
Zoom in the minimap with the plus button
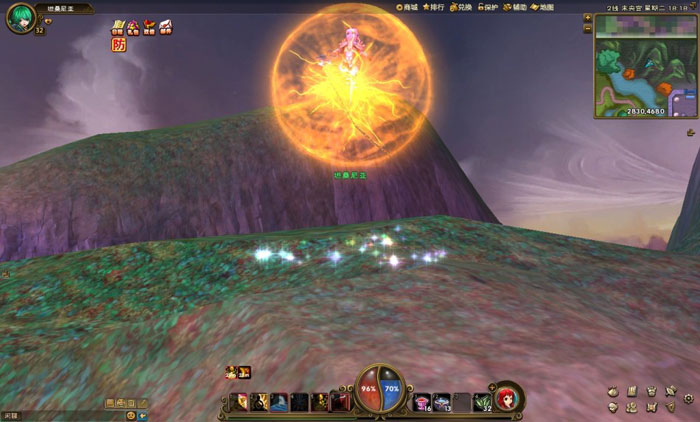588,18
